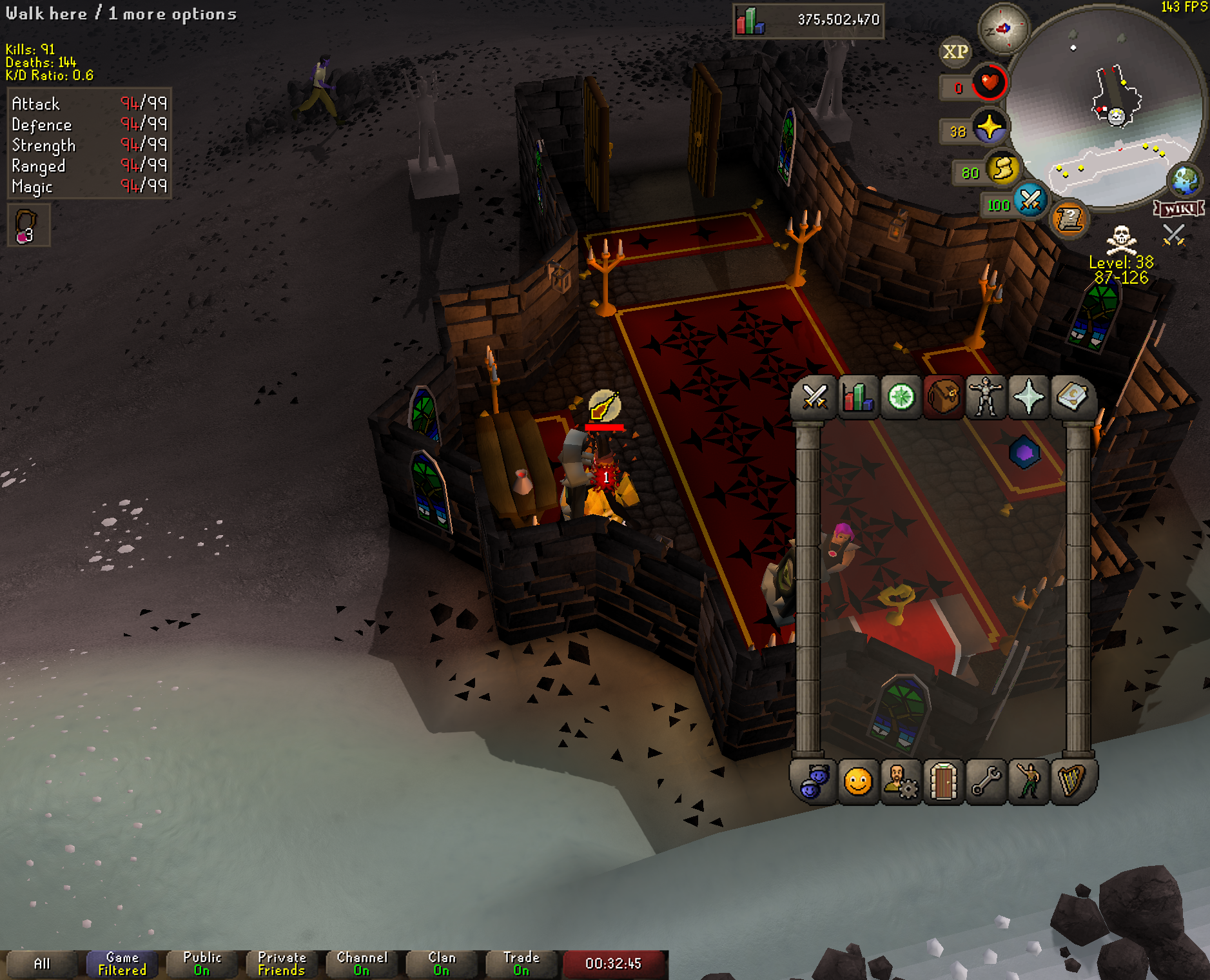Toggle run with the energy orb

tap(1002, 170)
